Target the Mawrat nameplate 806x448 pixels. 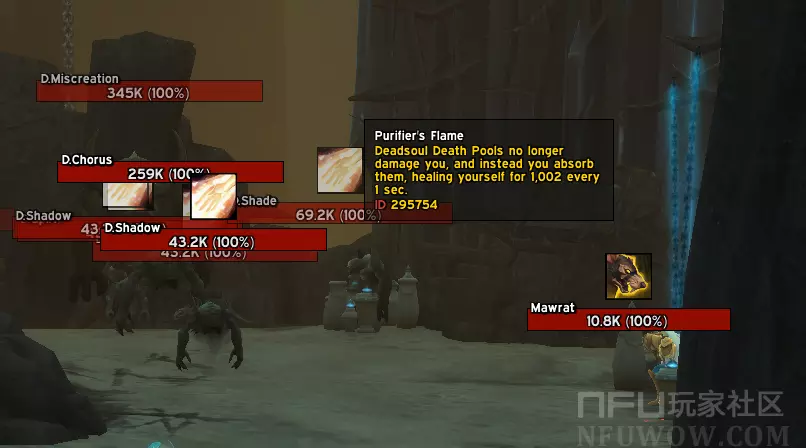[x=628, y=320]
